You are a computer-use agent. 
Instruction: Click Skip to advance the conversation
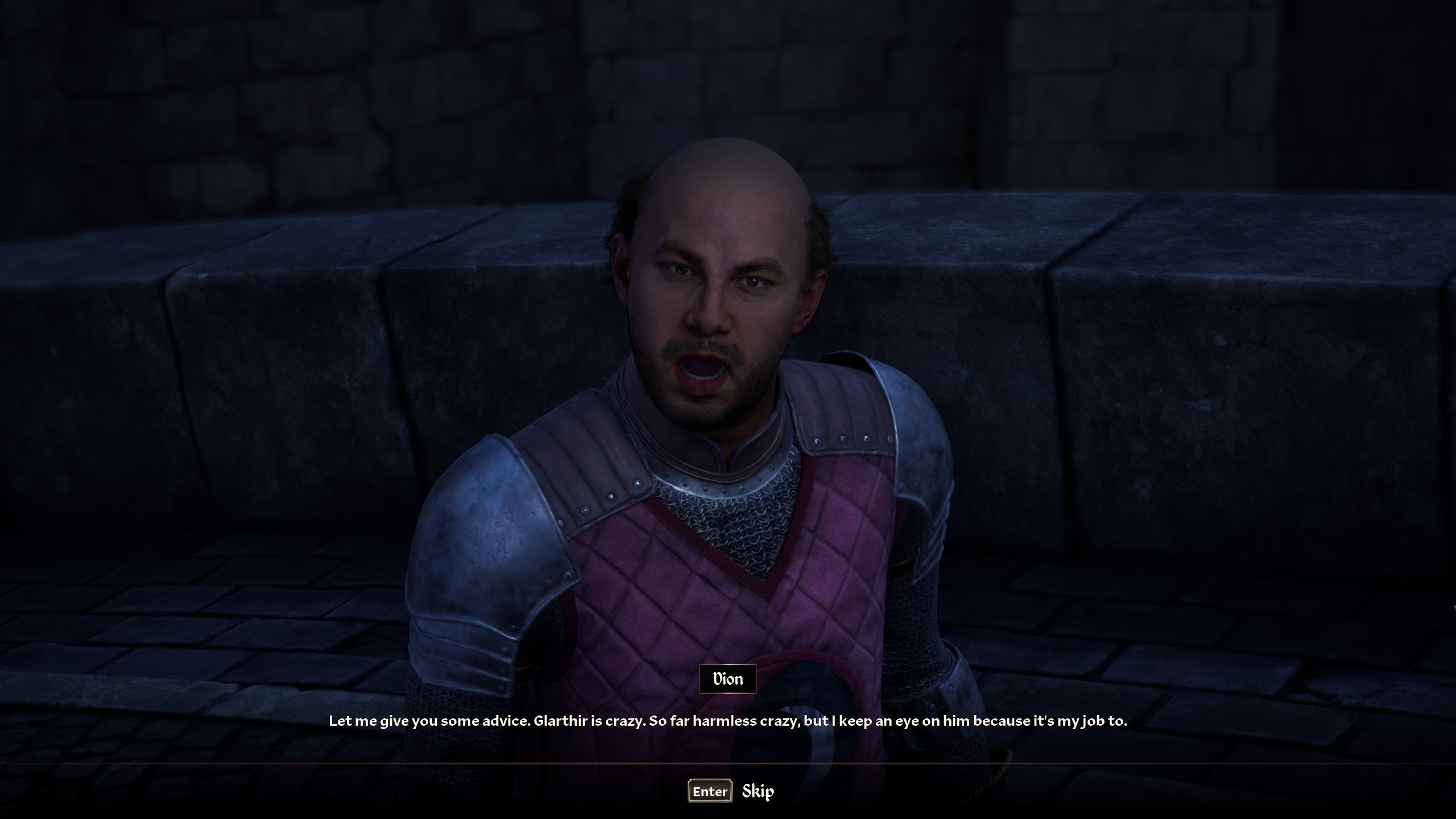[758, 791]
